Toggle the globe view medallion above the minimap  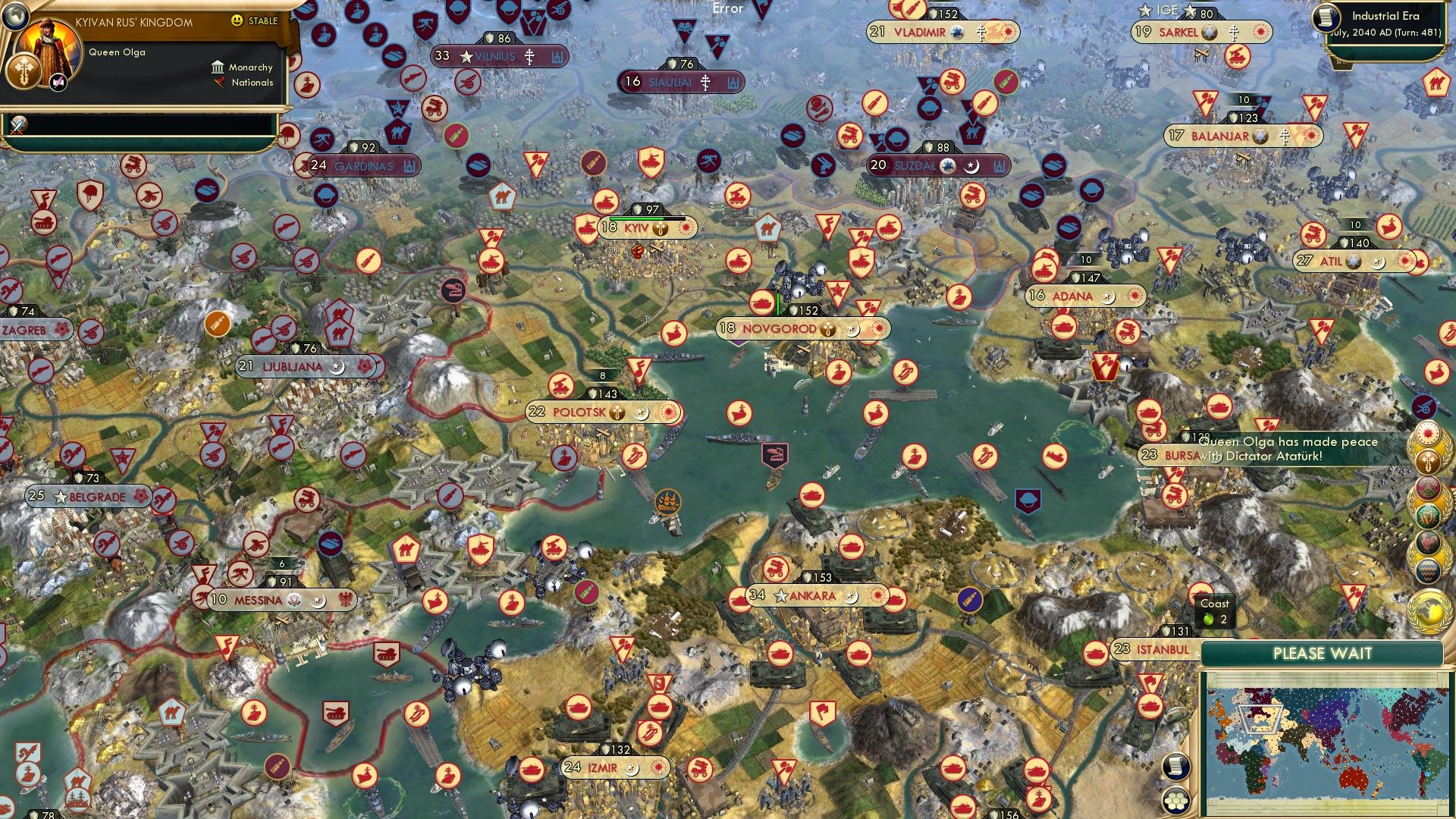click(1429, 610)
